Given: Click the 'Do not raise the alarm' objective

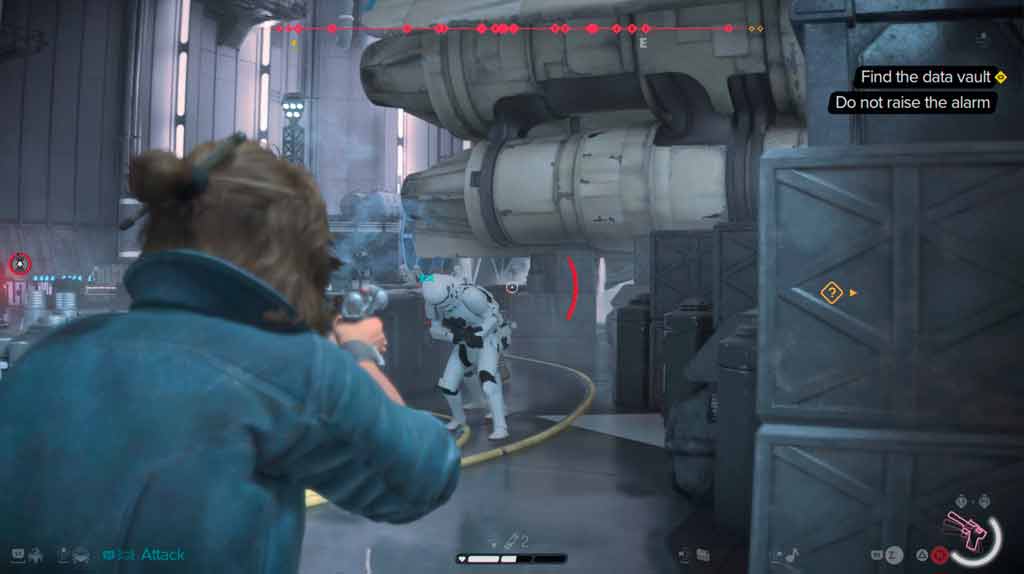Looking at the screenshot, I should click(x=912, y=102).
